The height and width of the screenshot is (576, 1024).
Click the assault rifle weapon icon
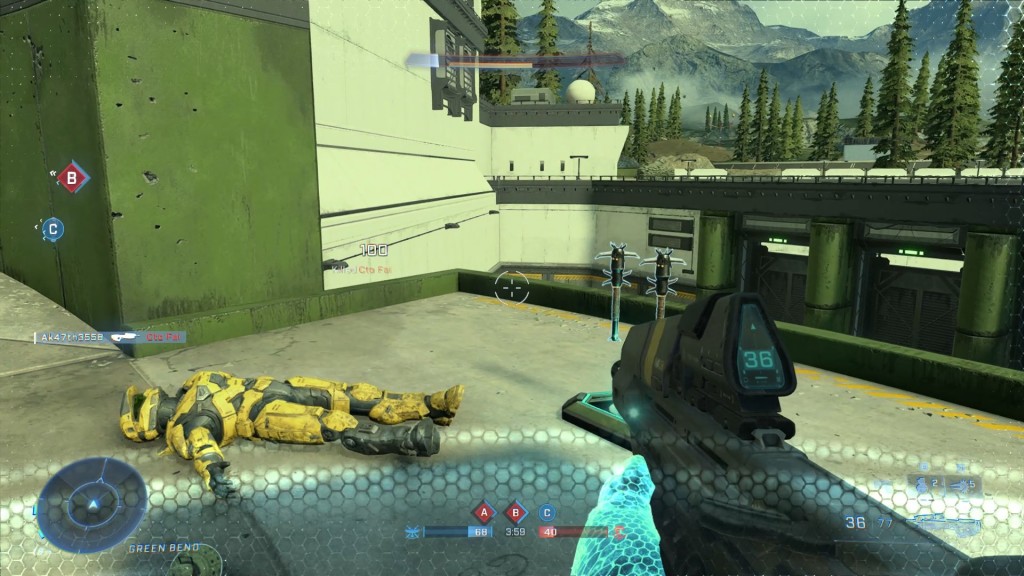(x=944, y=522)
